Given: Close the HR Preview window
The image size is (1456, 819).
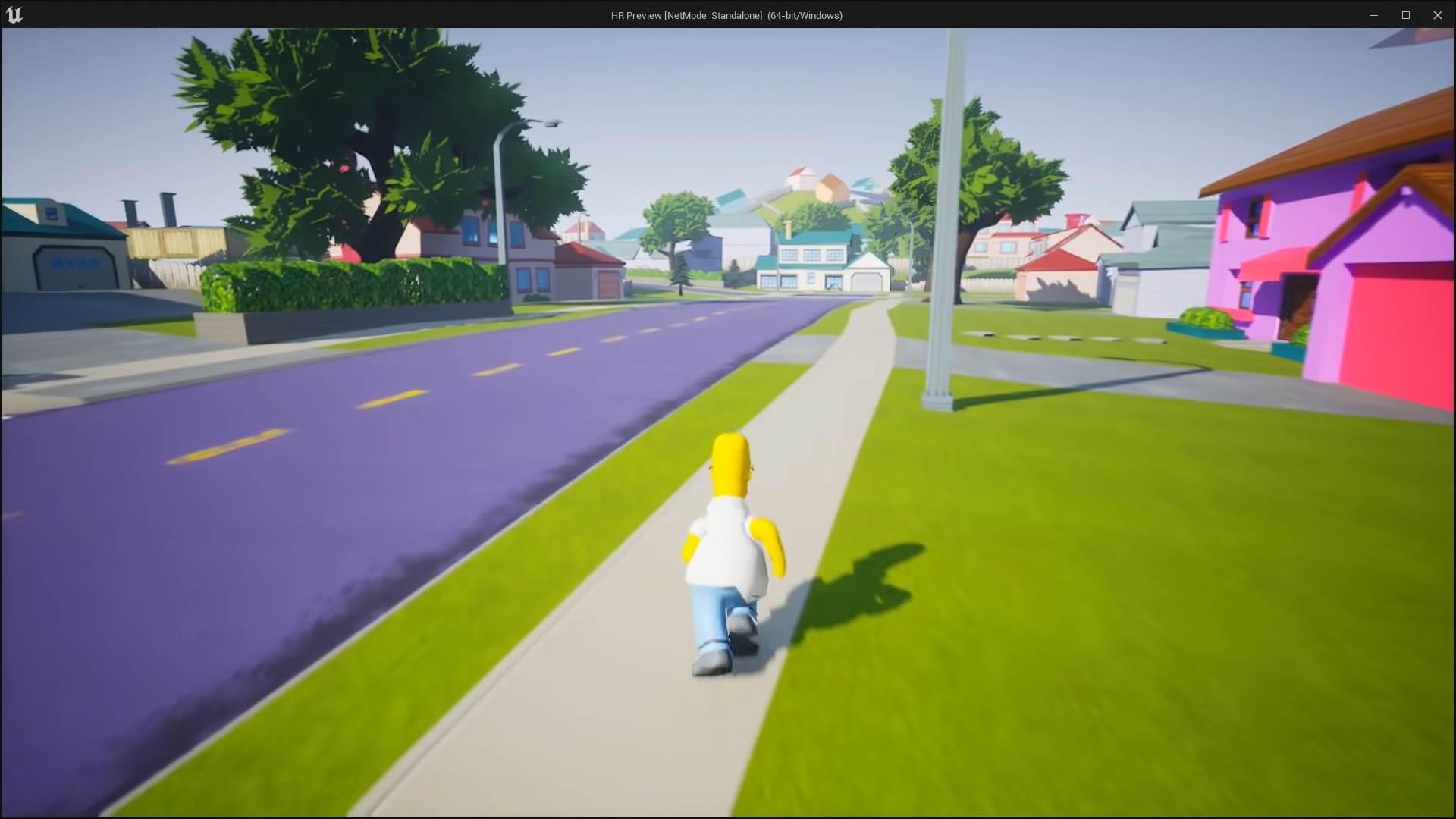Looking at the screenshot, I should coord(1439,14).
